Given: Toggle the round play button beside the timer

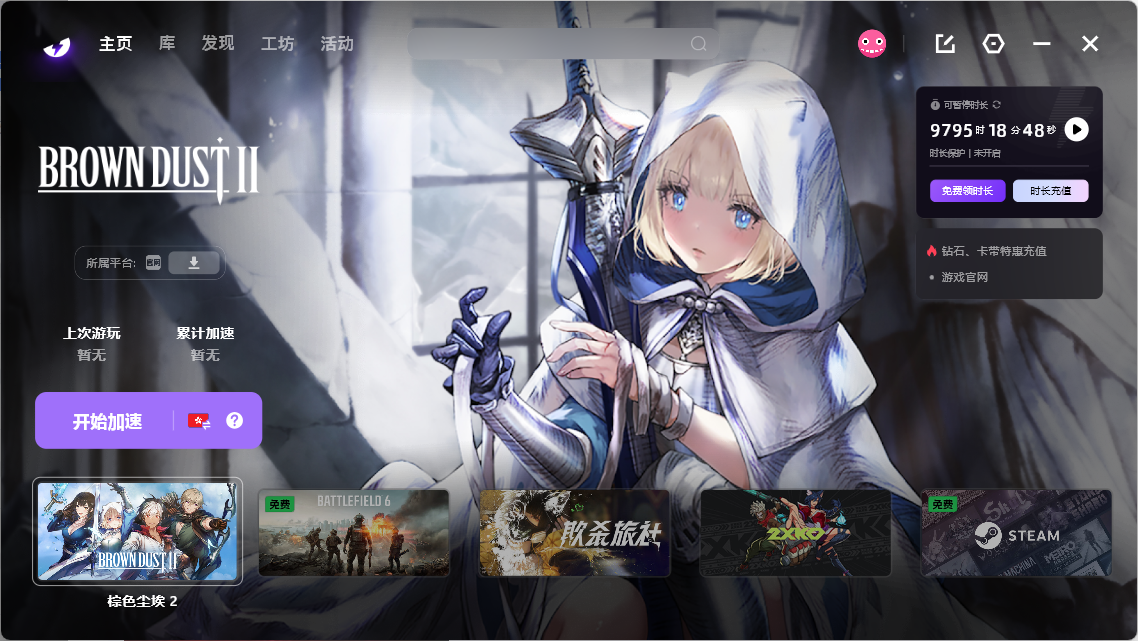Looking at the screenshot, I should [1076, 130].
